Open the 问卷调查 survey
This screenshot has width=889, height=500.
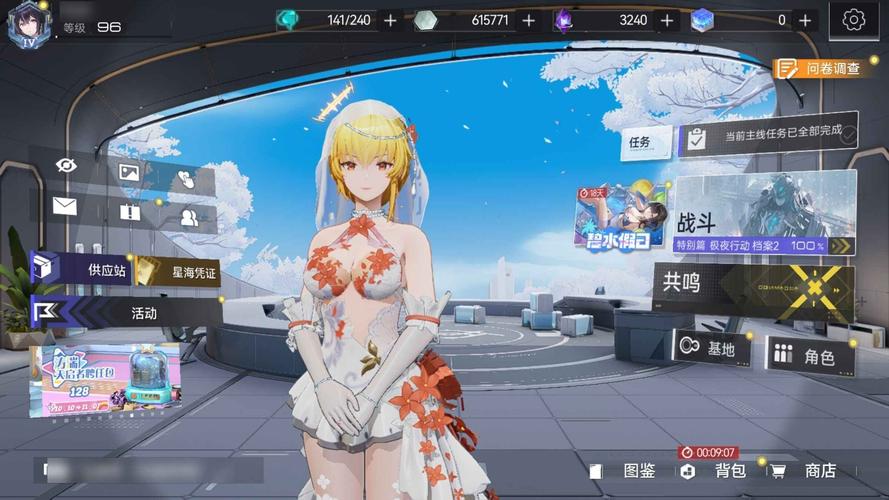click(818, 68)
